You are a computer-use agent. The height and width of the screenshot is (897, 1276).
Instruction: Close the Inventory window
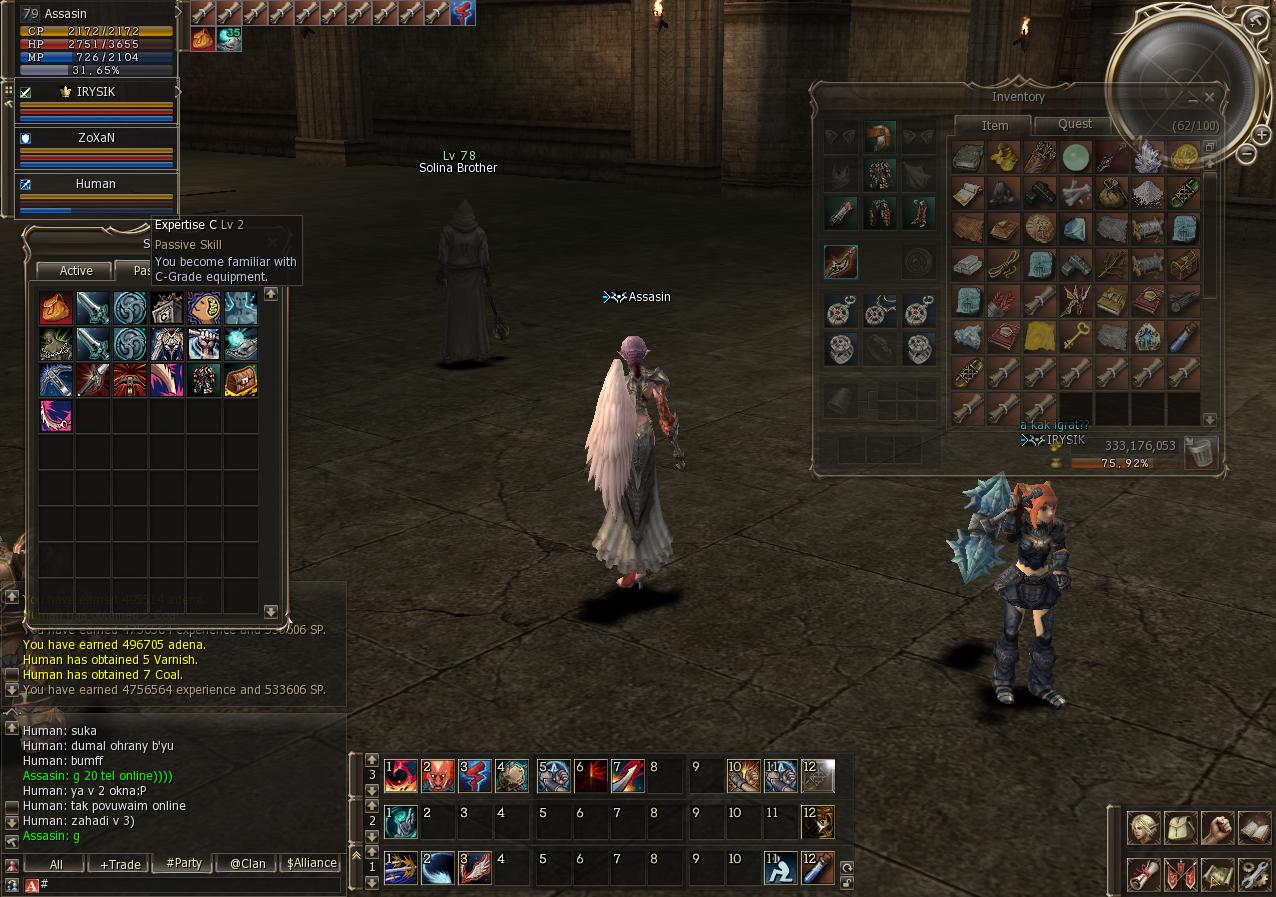click(x=1210, y=97)
